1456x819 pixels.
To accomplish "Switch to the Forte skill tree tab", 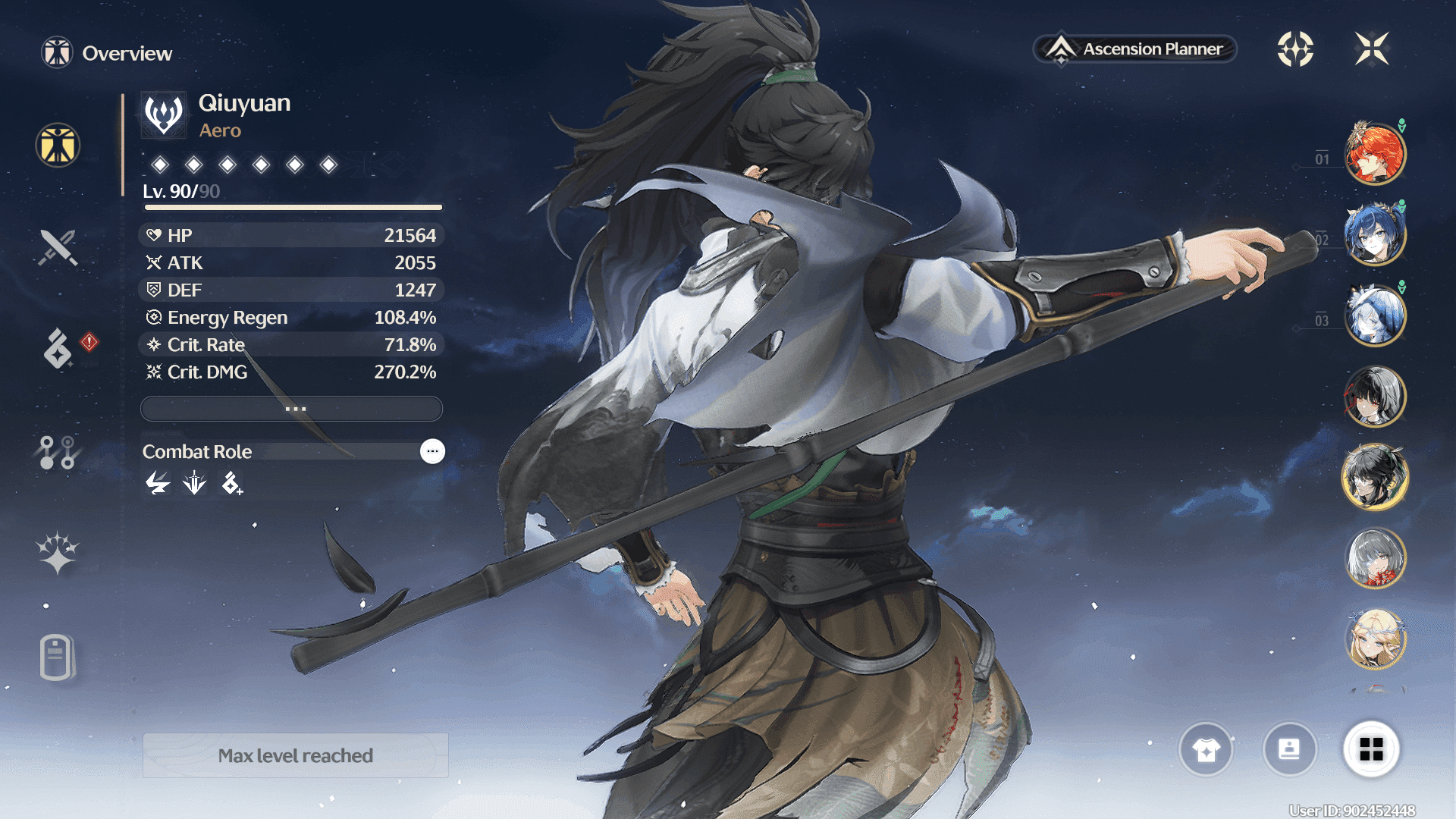I will [58, 452].
